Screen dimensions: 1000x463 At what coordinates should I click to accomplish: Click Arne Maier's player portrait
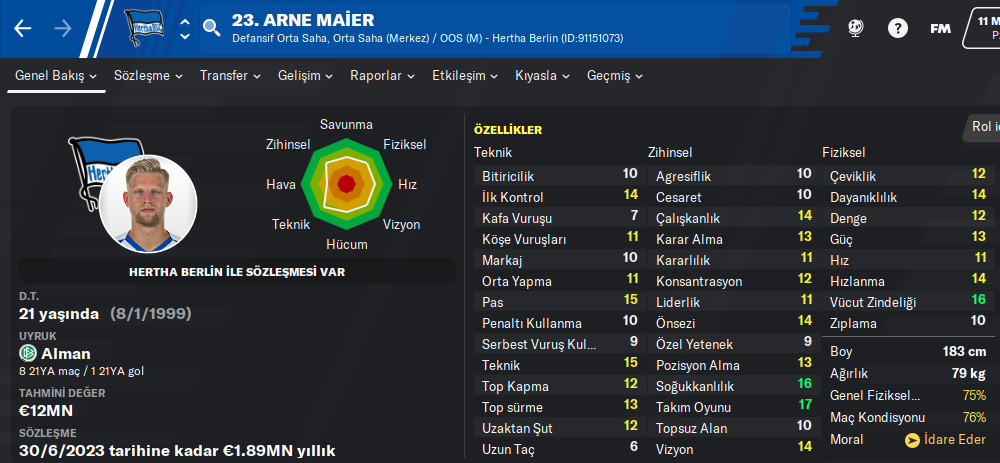149,204
